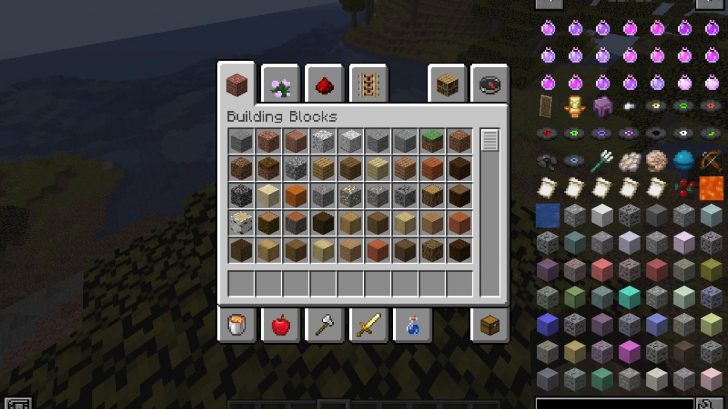Image resolution: width=728 pixels, height=409 pixels.
Task: Switch to the pink flower decoration tab
Action: (x=279, y=84)
